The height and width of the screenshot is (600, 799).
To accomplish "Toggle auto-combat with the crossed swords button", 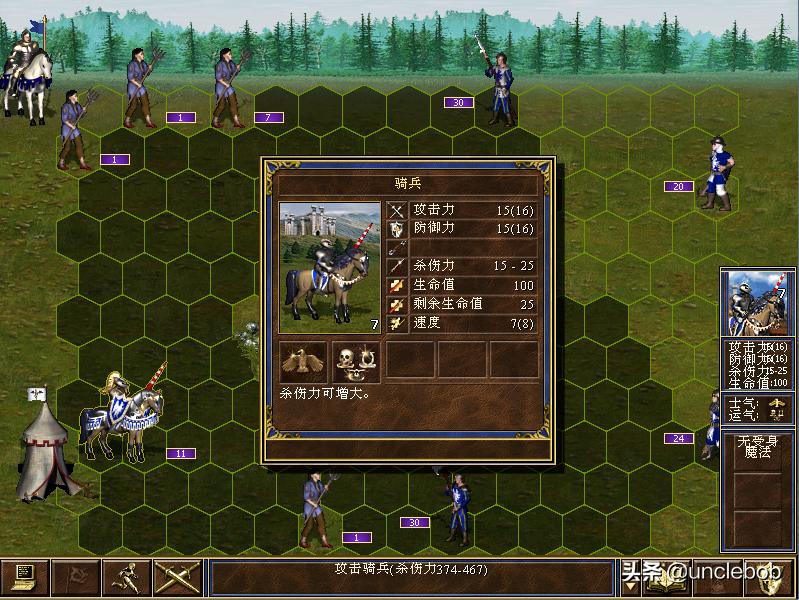I will (x=177, y=577).
